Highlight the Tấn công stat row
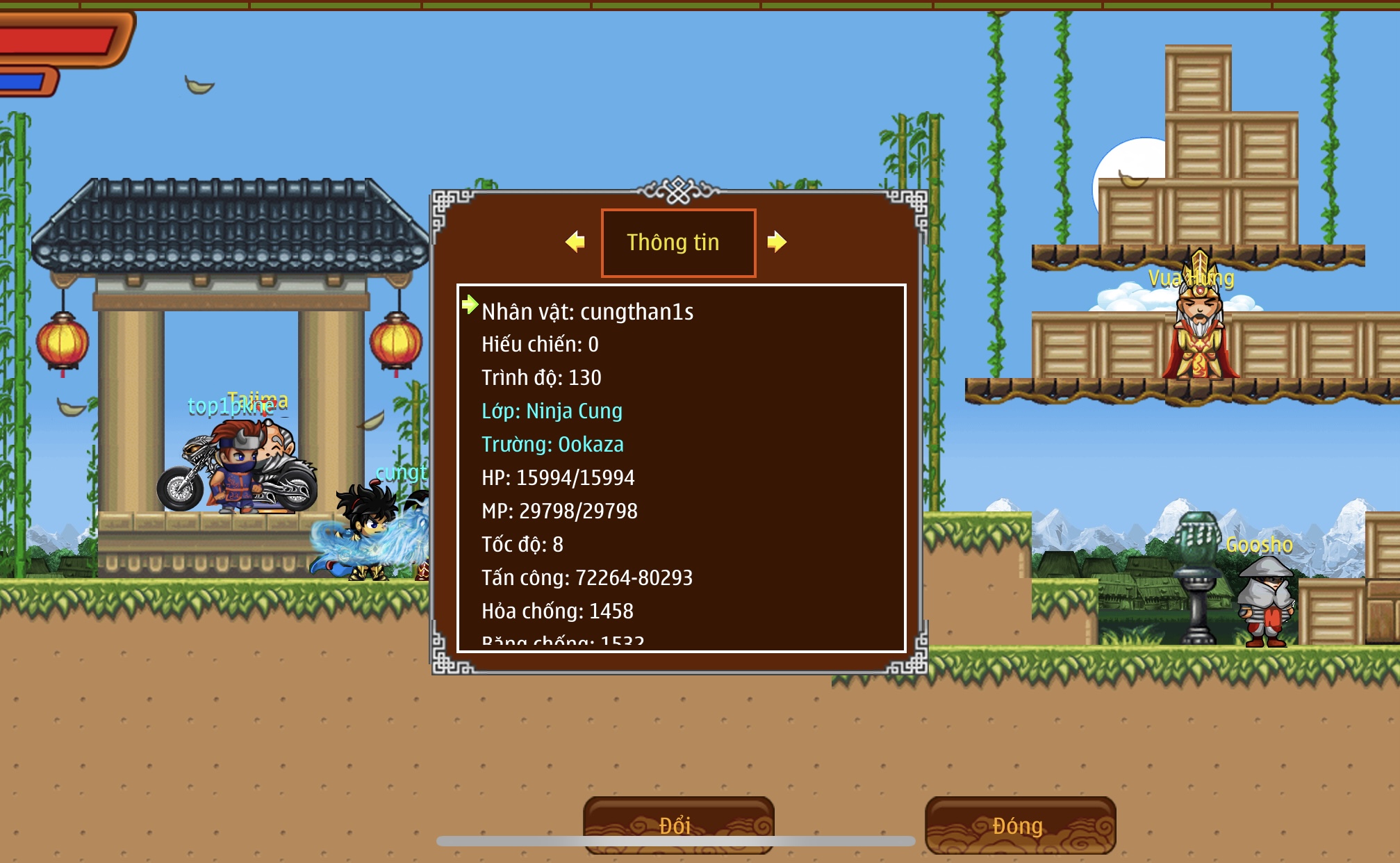Screen dimensions: 1400x863 tap(587, 577)
